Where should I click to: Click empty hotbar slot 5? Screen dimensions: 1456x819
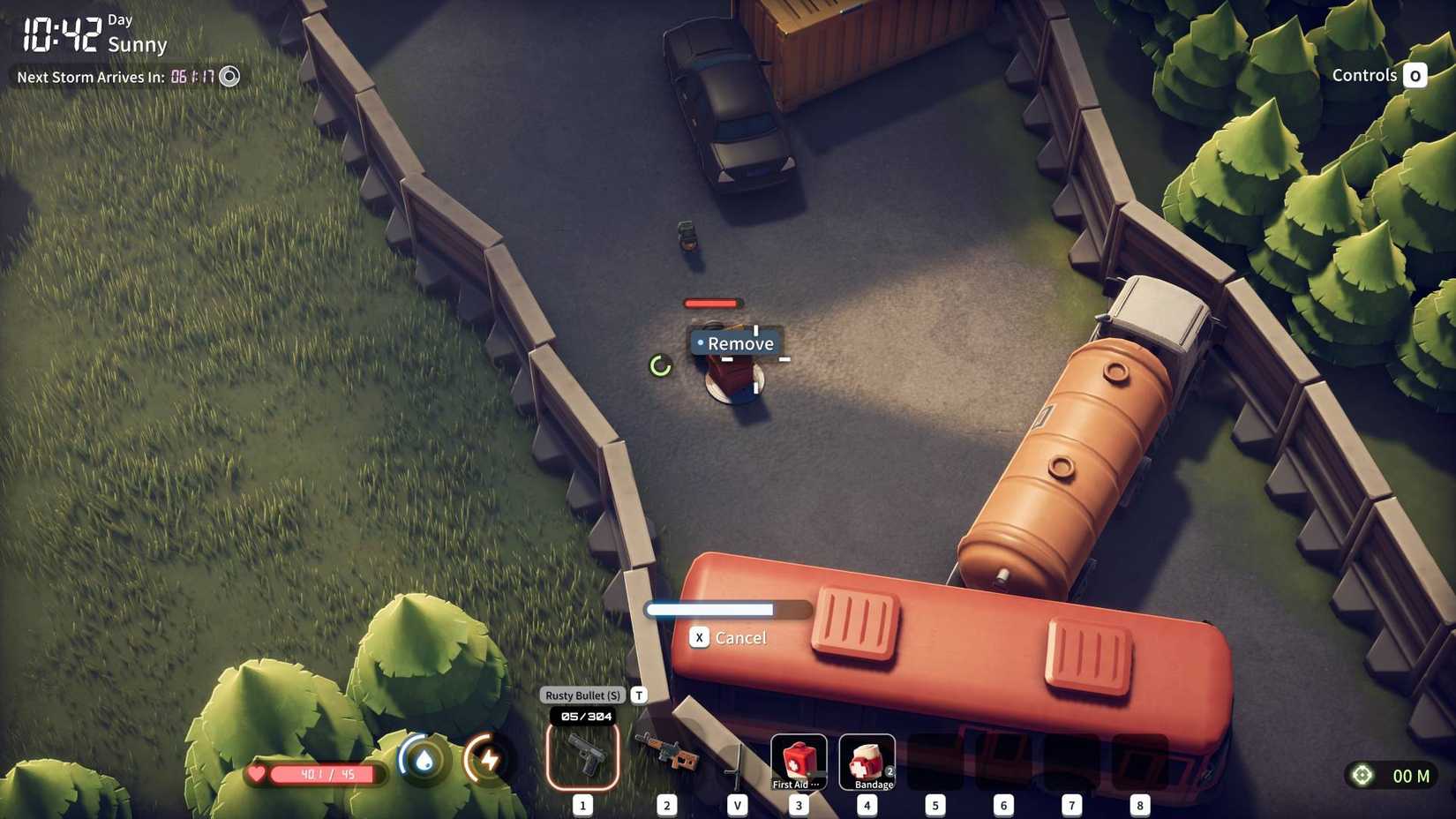(x=934, y=759)
